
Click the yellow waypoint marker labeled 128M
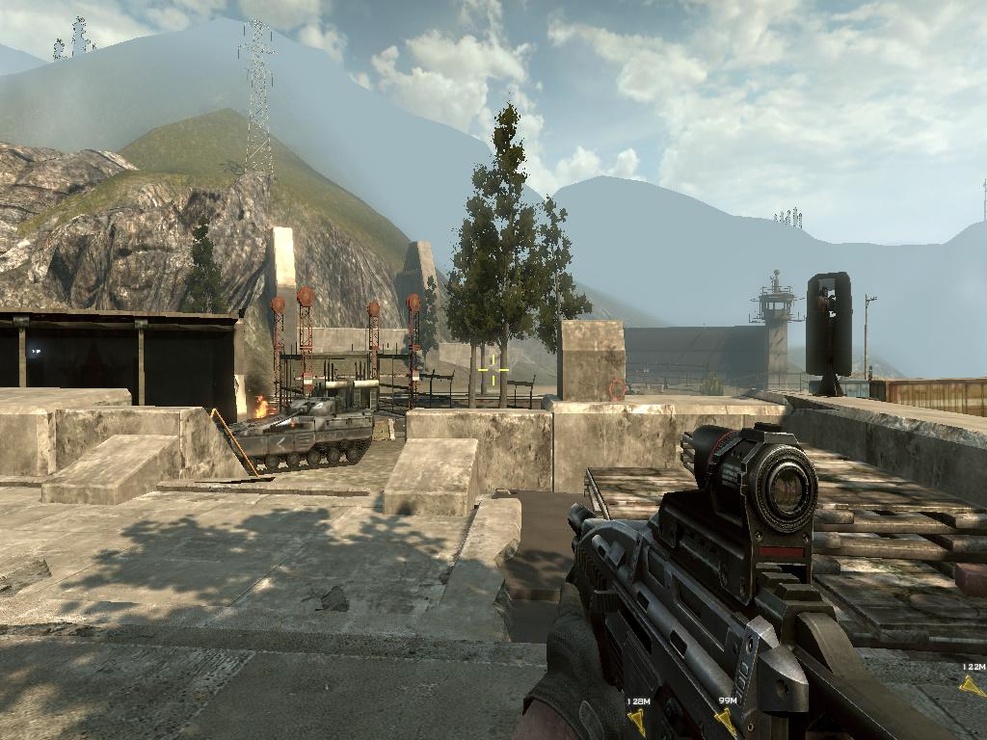click(636, 720)
